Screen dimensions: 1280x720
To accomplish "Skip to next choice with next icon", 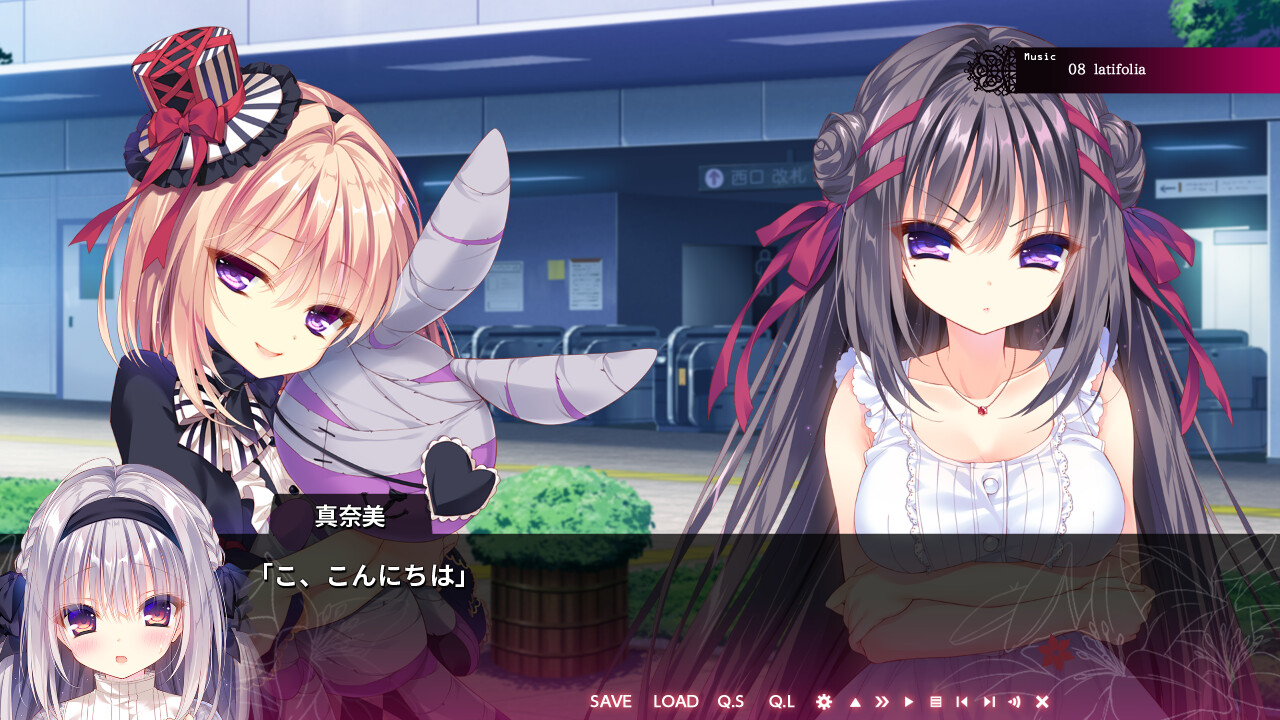I will pyautogui.click(x=989, y=701).
